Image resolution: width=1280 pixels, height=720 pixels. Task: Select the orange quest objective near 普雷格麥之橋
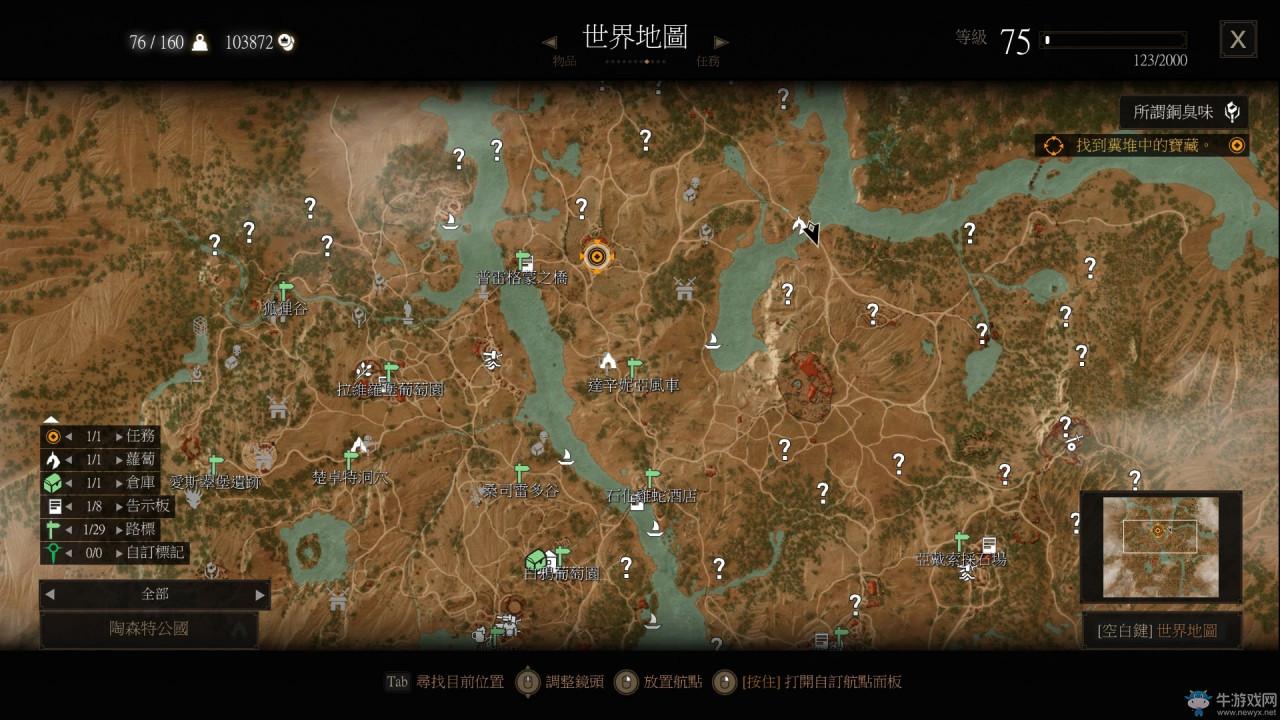[597, 255]
